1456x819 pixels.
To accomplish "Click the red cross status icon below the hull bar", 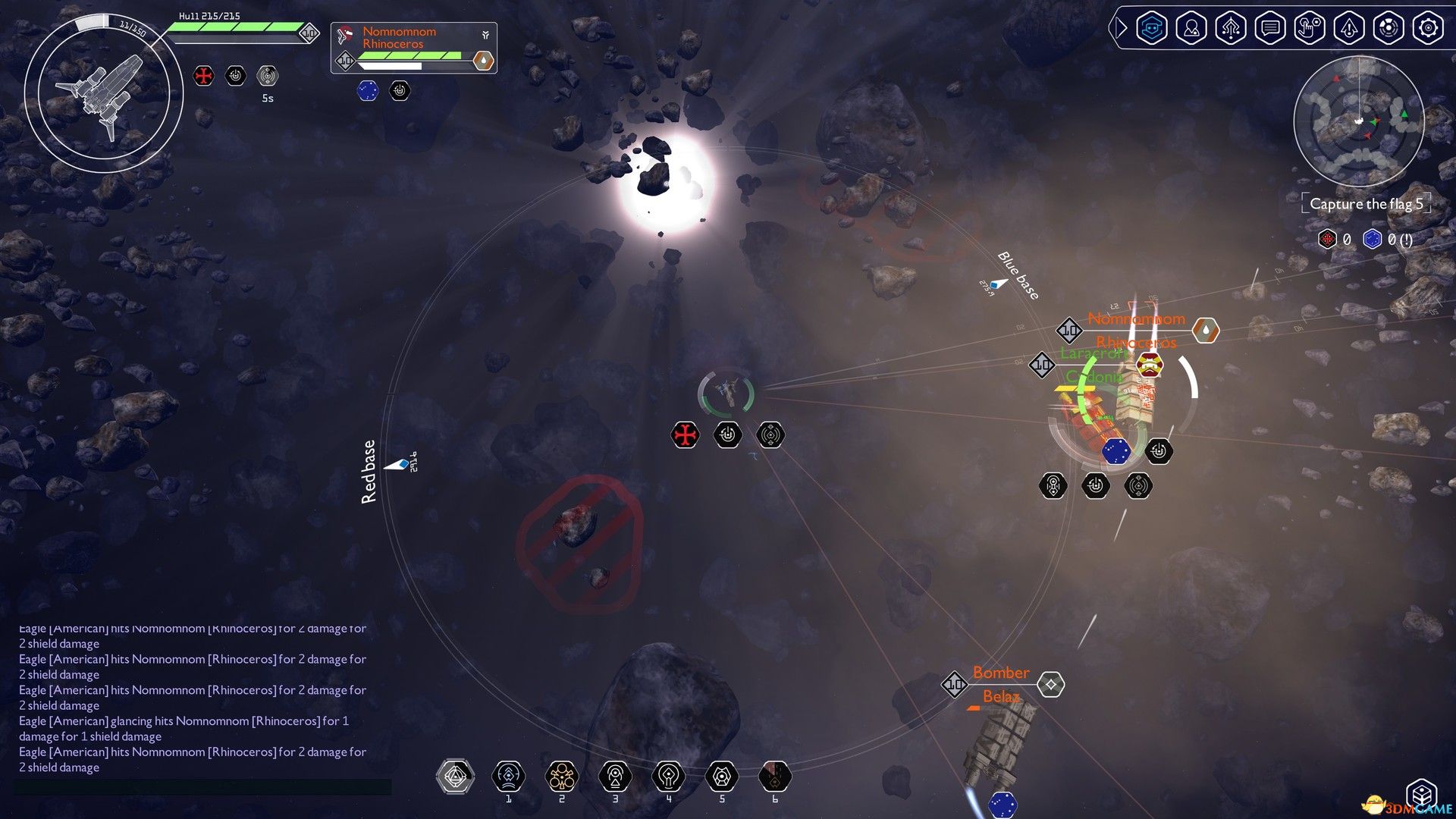I will pos(203,76).
